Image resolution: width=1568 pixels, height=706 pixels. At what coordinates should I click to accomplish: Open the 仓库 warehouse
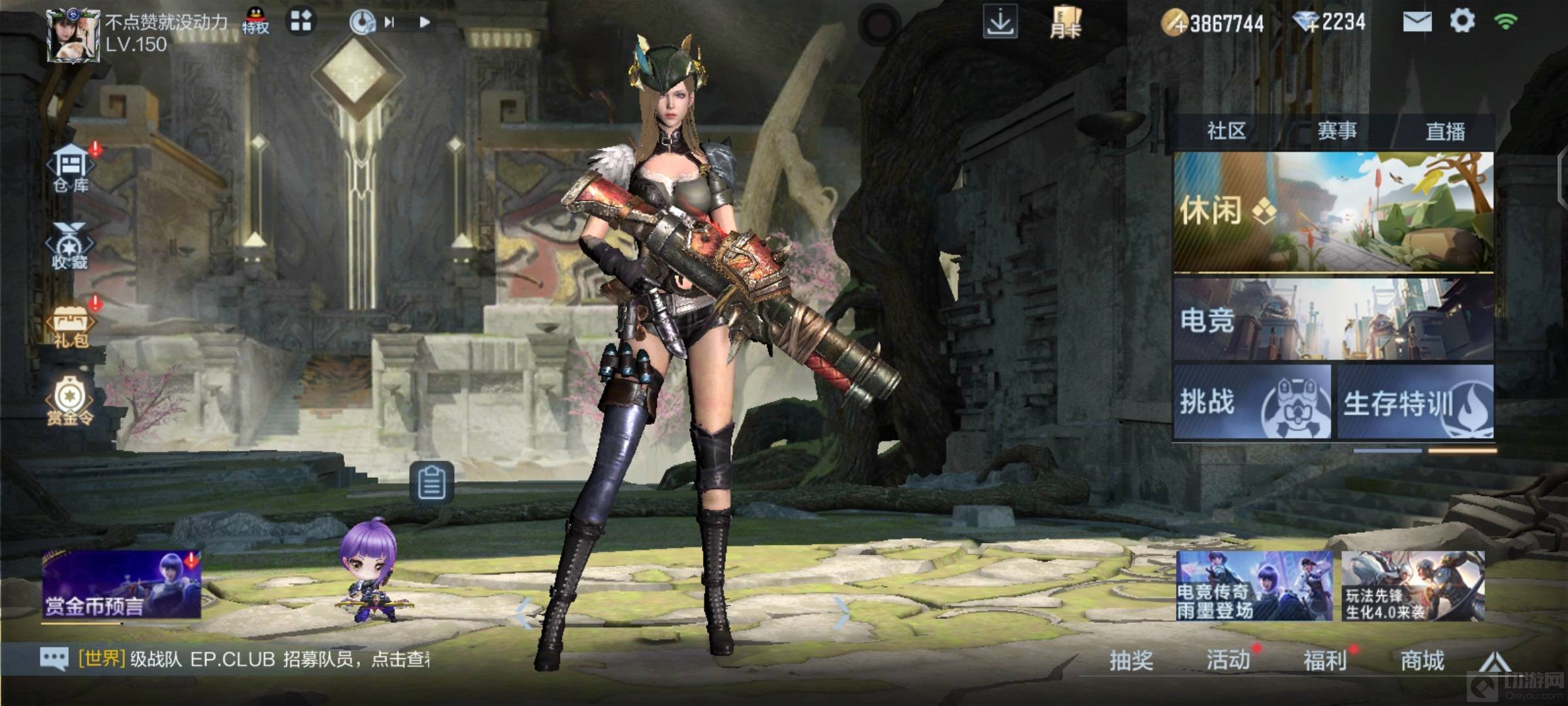pyautogui.click(x=71, y=169)
